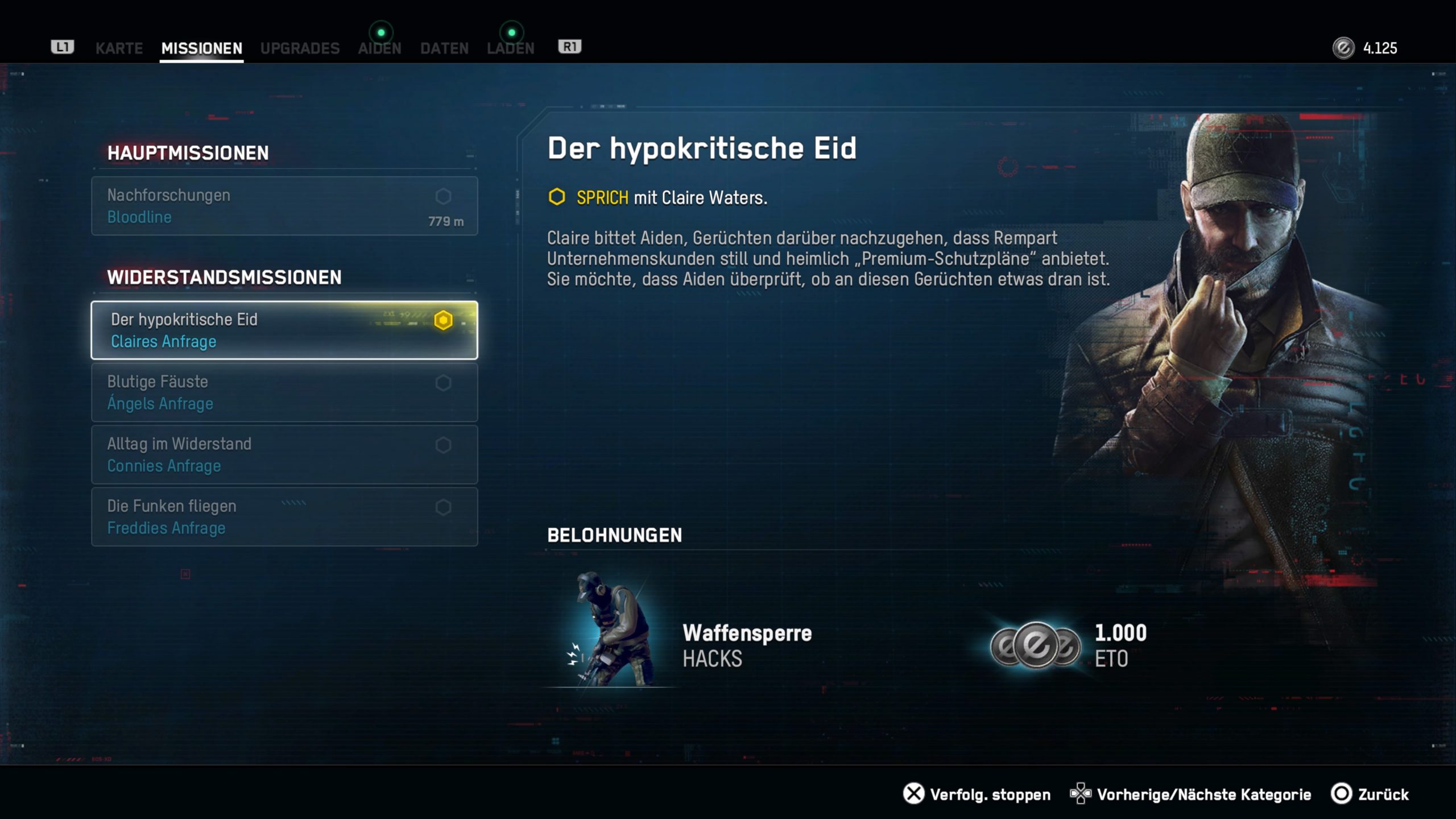Select the Nachforschungen main mission
Viewport: 1456px width, 819px height.
click(284, 206)
